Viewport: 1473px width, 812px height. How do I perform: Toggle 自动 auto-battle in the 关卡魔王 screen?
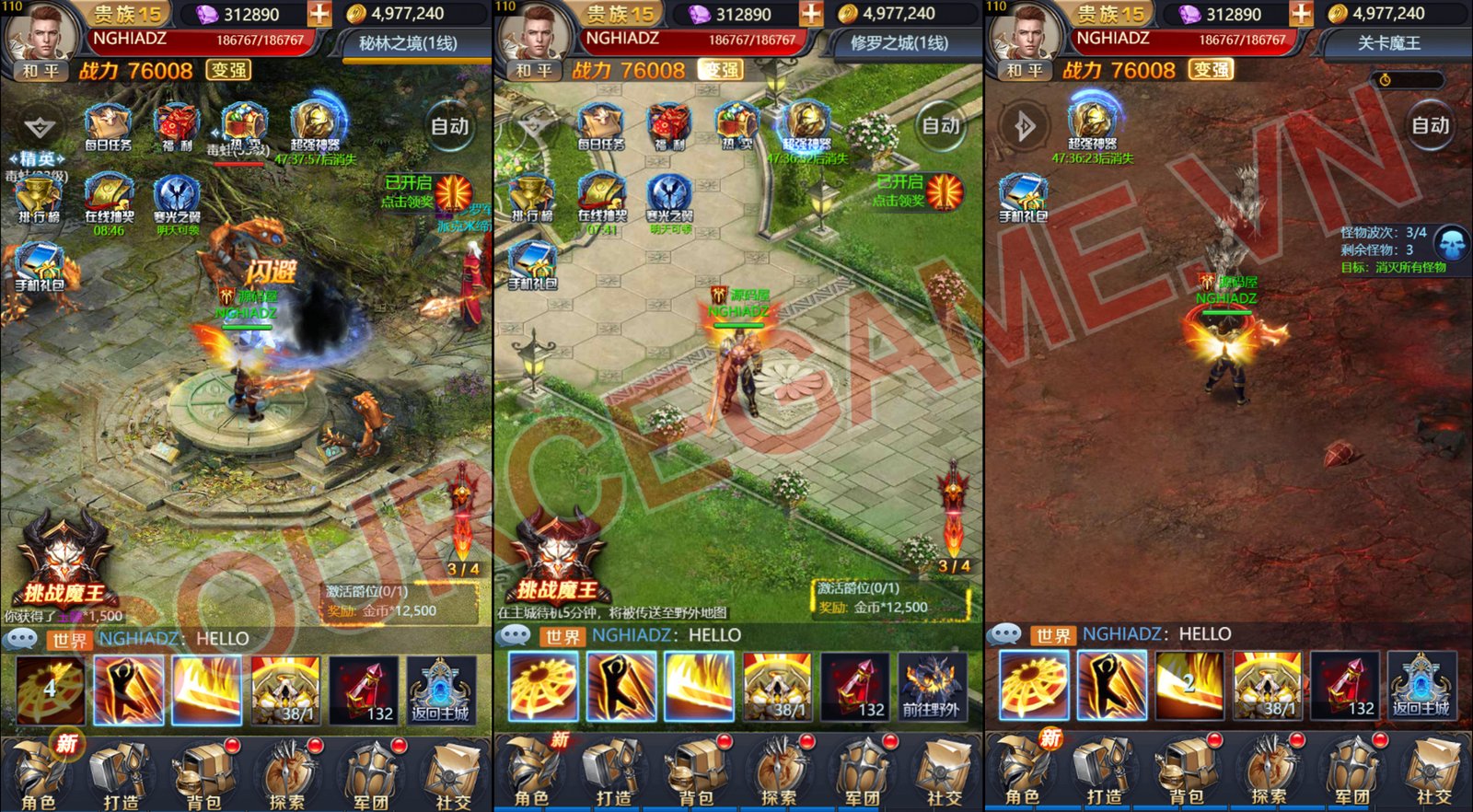pos(1430,126)
